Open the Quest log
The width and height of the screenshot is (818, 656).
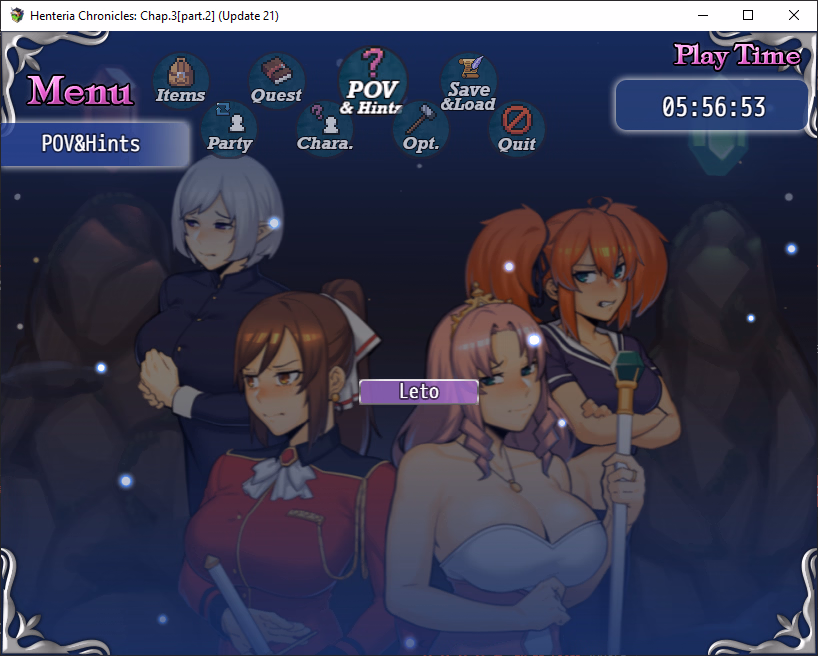coord(276,80)
